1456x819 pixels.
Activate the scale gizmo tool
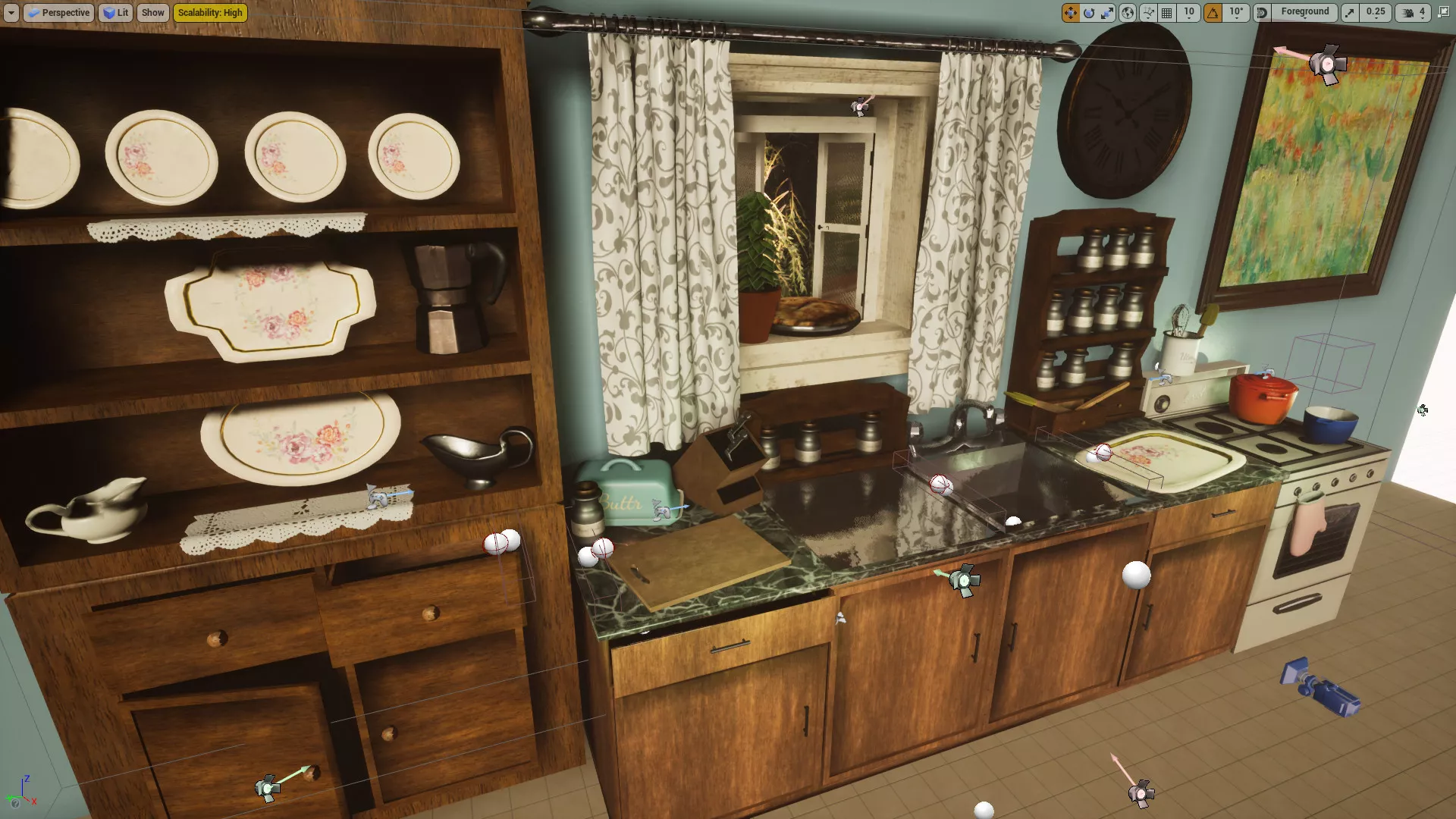pos(1108,13)
